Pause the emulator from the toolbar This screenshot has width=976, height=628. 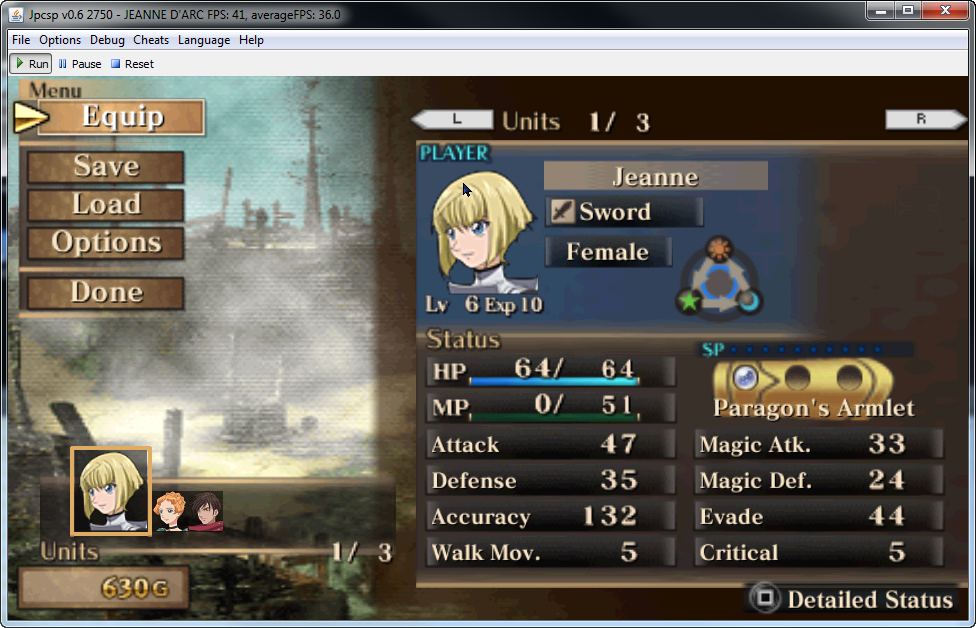pyautogui.click(x=80, y=64)
